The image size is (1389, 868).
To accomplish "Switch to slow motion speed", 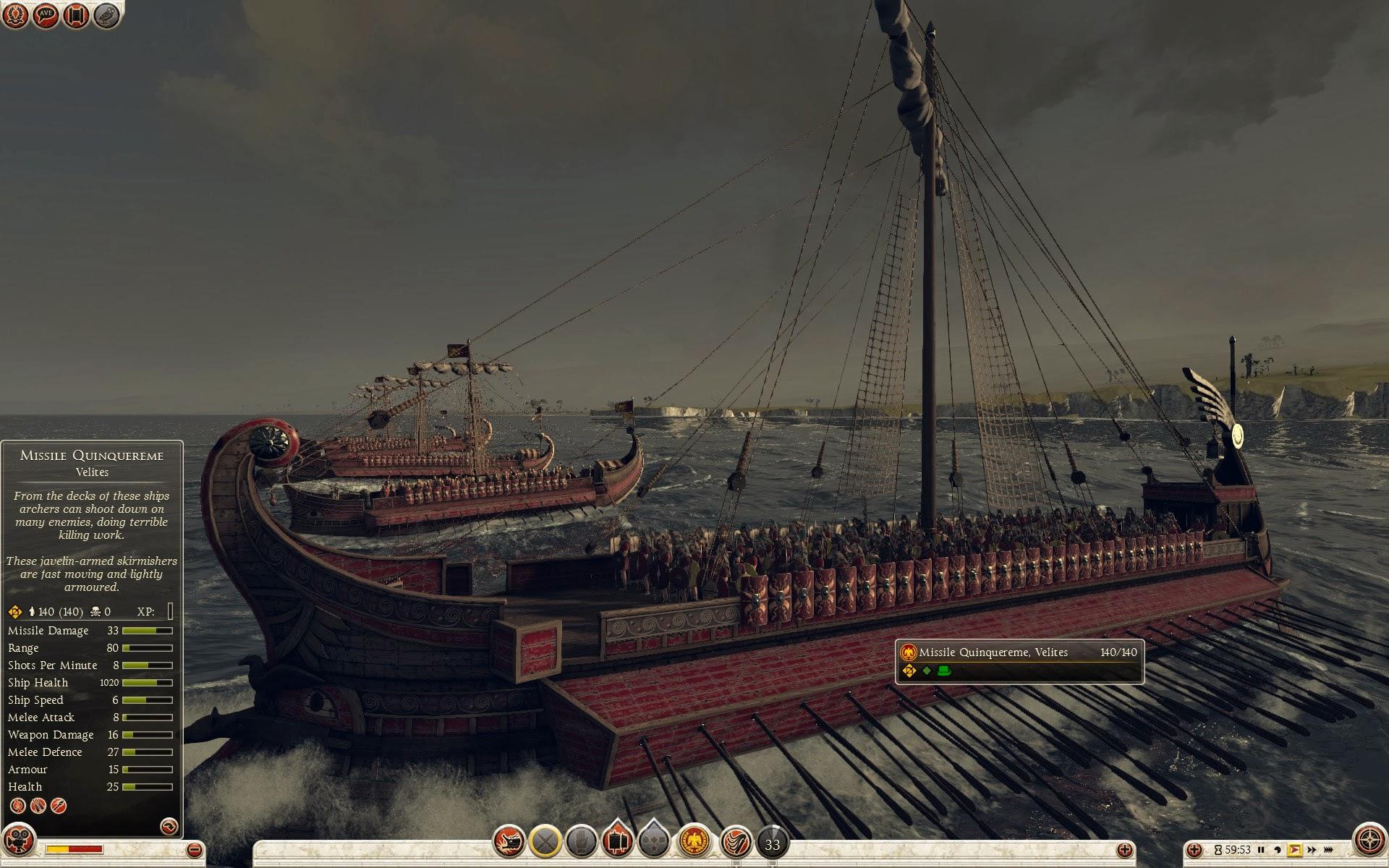I will (x=1278, y=850).
